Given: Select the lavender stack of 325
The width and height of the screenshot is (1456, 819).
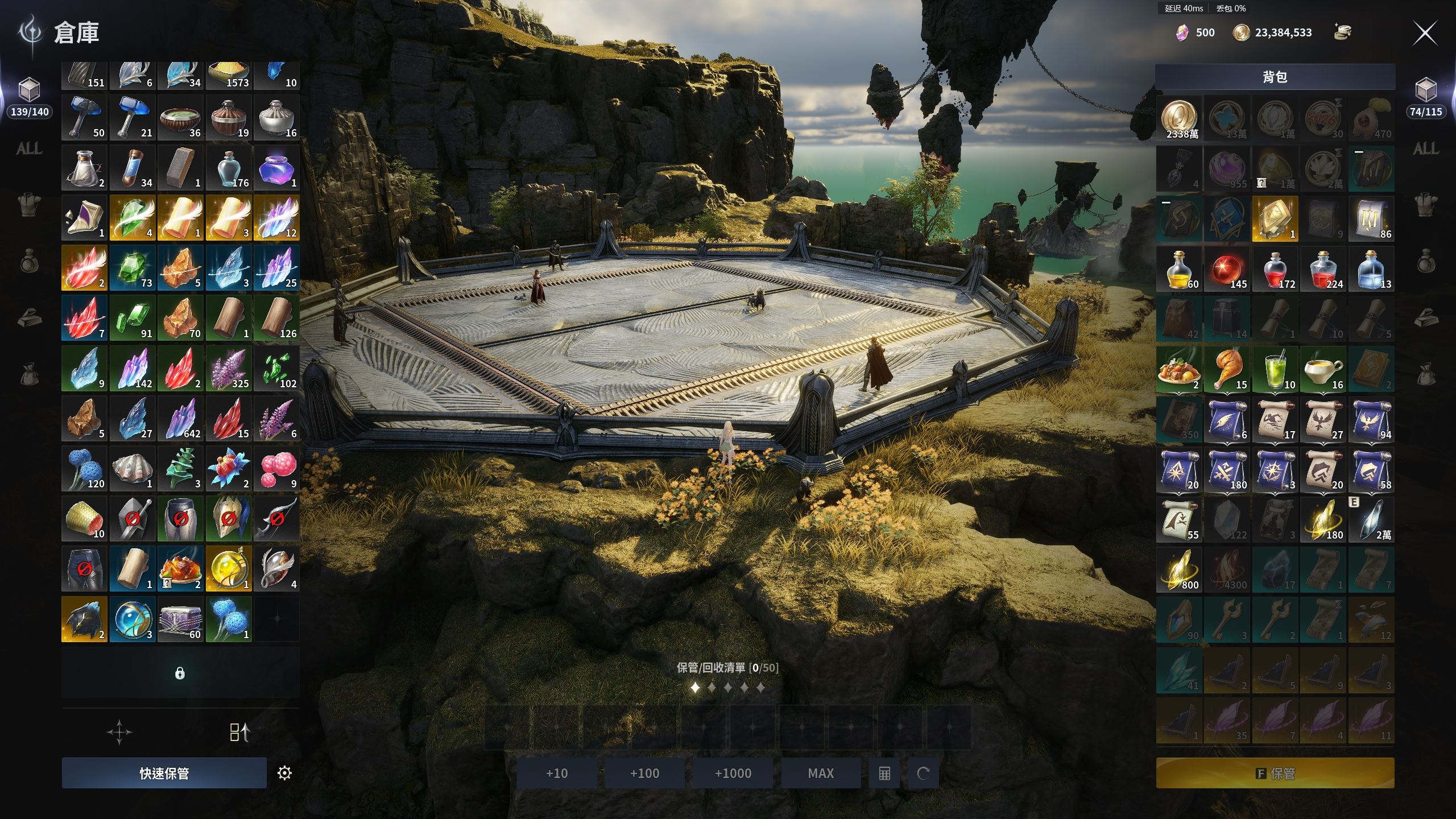Looking at the screenshot, I should [x=229, y=368].
